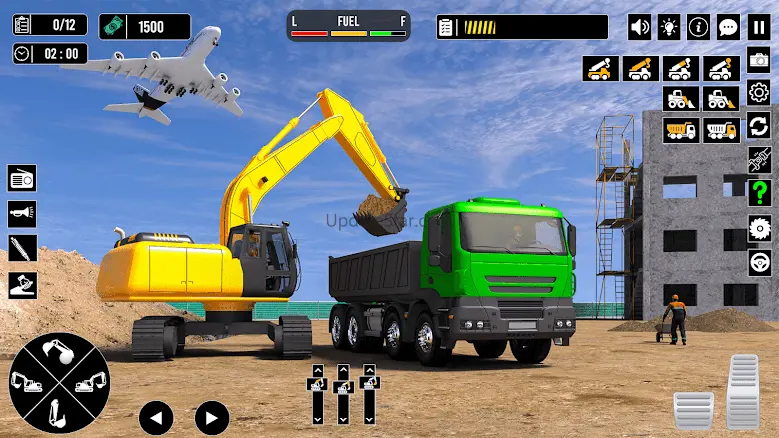The height and width of the screenshot is (438, 779).
Task: Pause the game
Action: coord(759,27)
